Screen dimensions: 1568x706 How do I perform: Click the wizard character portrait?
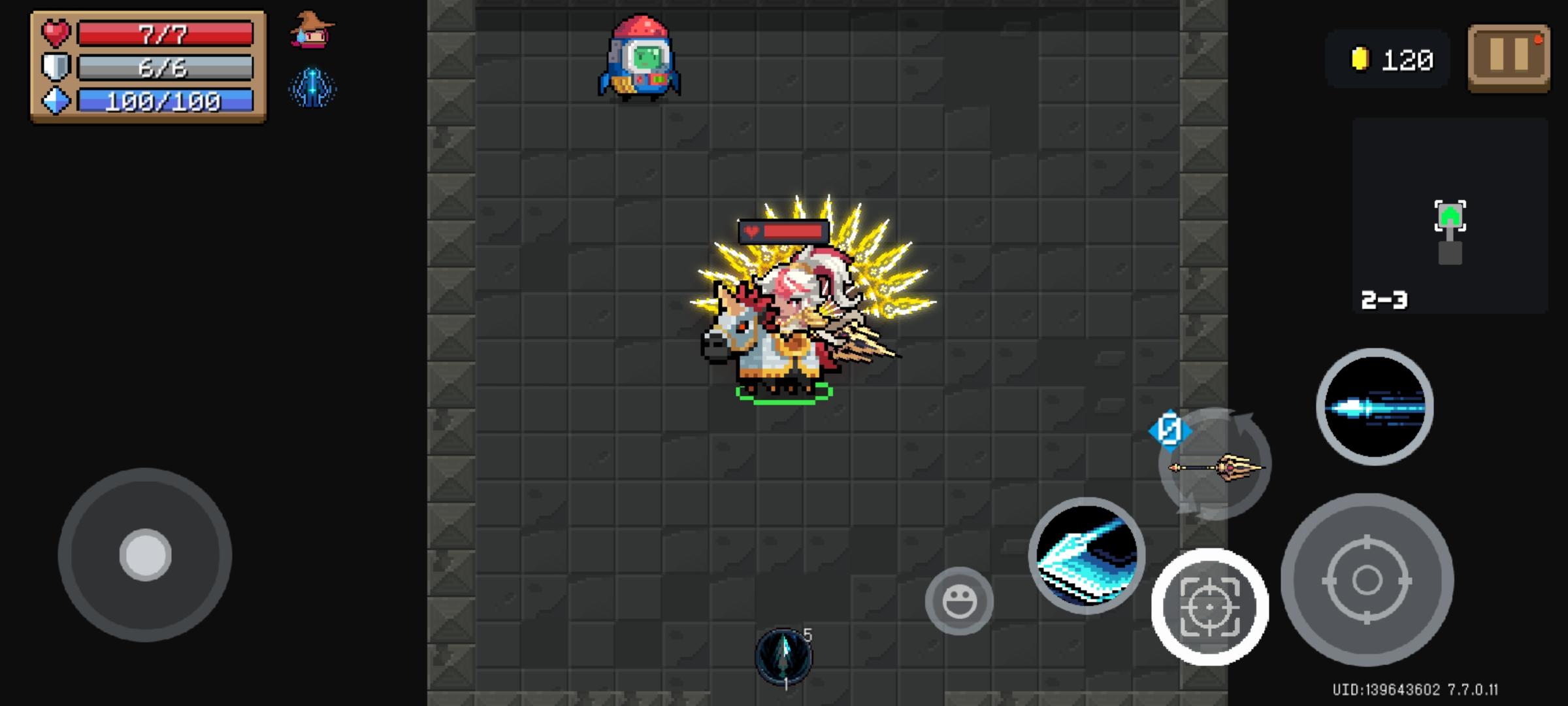tap(312, 33)
